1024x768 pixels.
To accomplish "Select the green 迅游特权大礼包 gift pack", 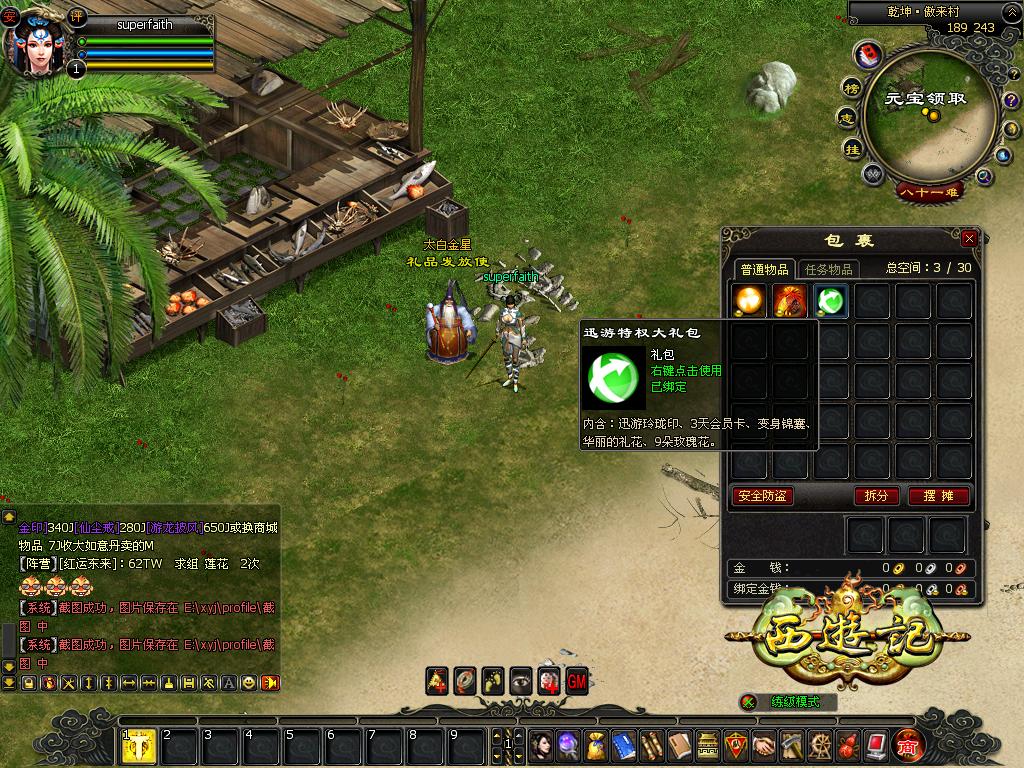I will pyautogui.click(x=830, y=300).
